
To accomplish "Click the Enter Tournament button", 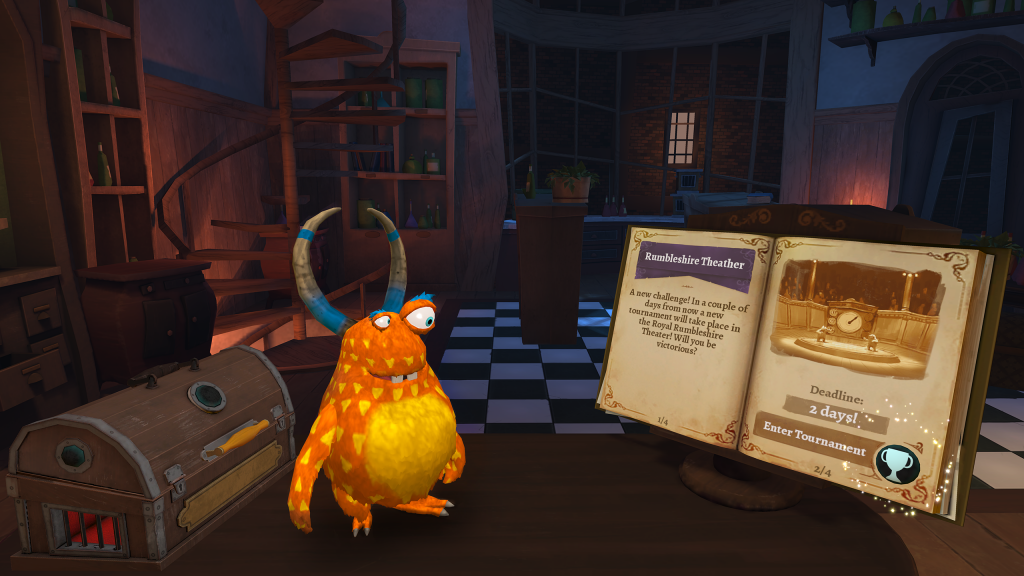I will pyautogui.click(x=814, y=439).
